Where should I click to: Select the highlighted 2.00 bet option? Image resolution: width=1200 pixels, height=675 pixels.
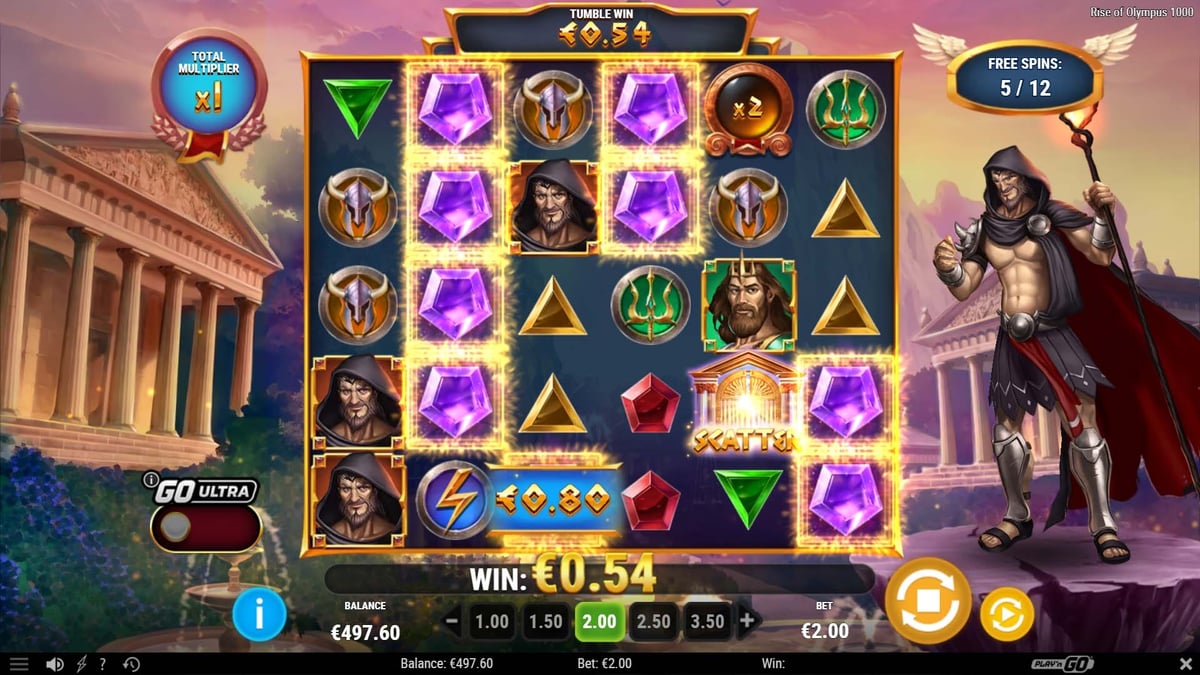599,621
